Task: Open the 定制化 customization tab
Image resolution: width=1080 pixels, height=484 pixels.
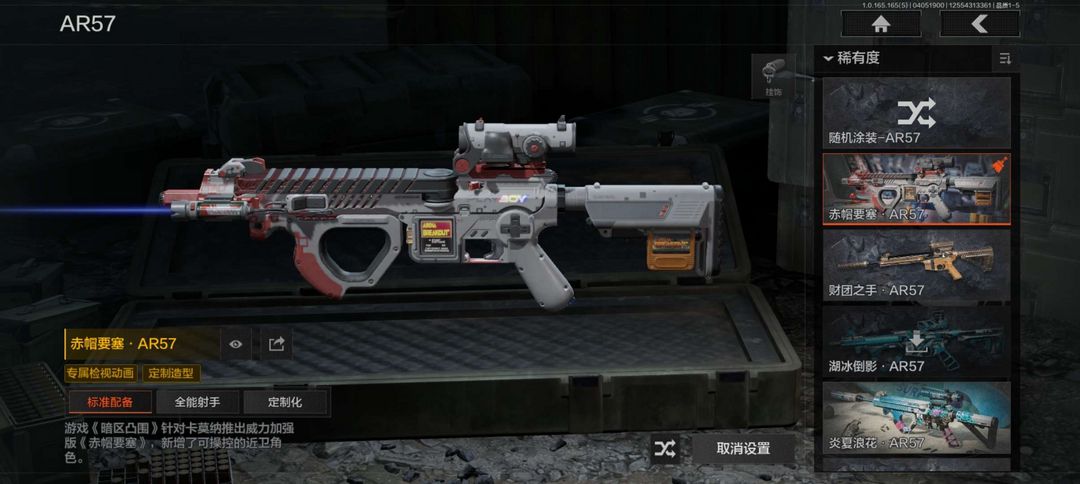Action: coord(285,402)
